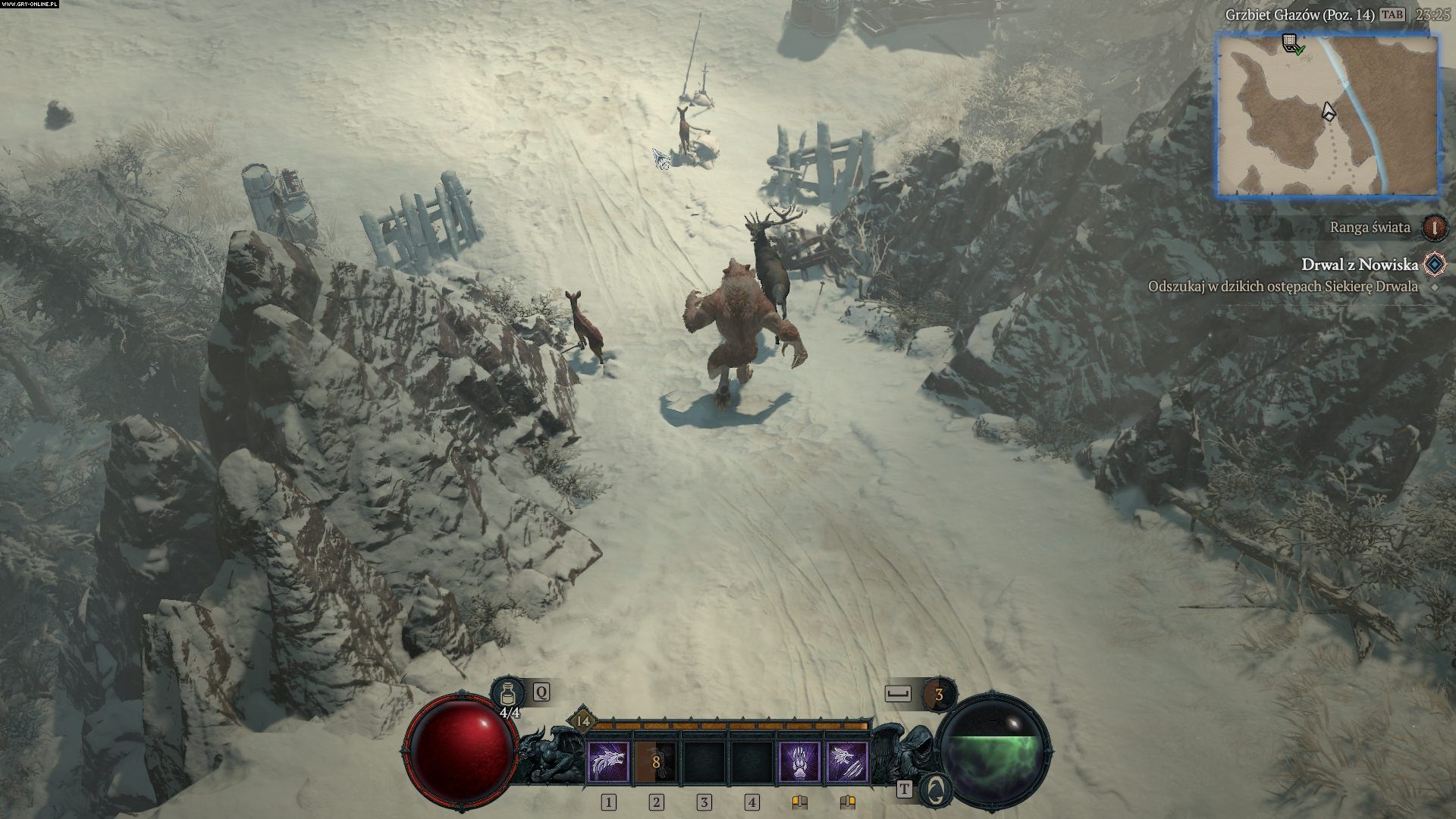
Task: Open the minimap
Action: [x=1327, y=116]
